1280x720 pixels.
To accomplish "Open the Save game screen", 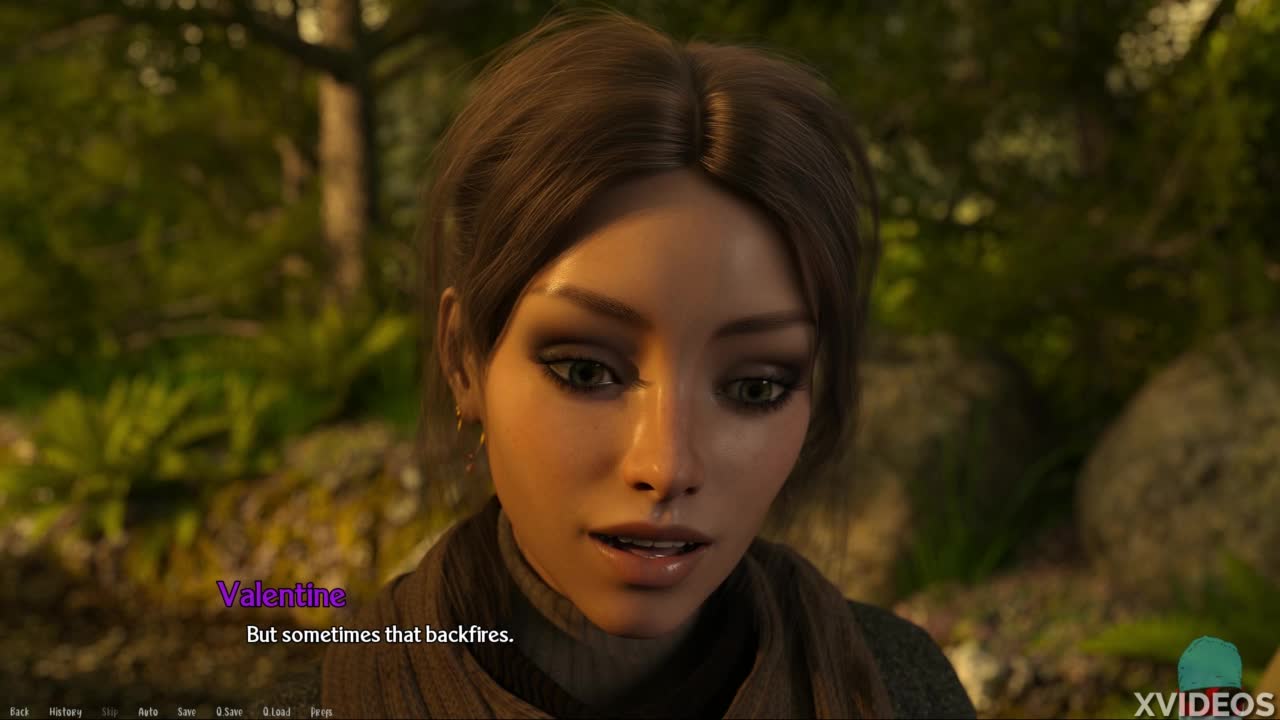I will click(186, 712).
